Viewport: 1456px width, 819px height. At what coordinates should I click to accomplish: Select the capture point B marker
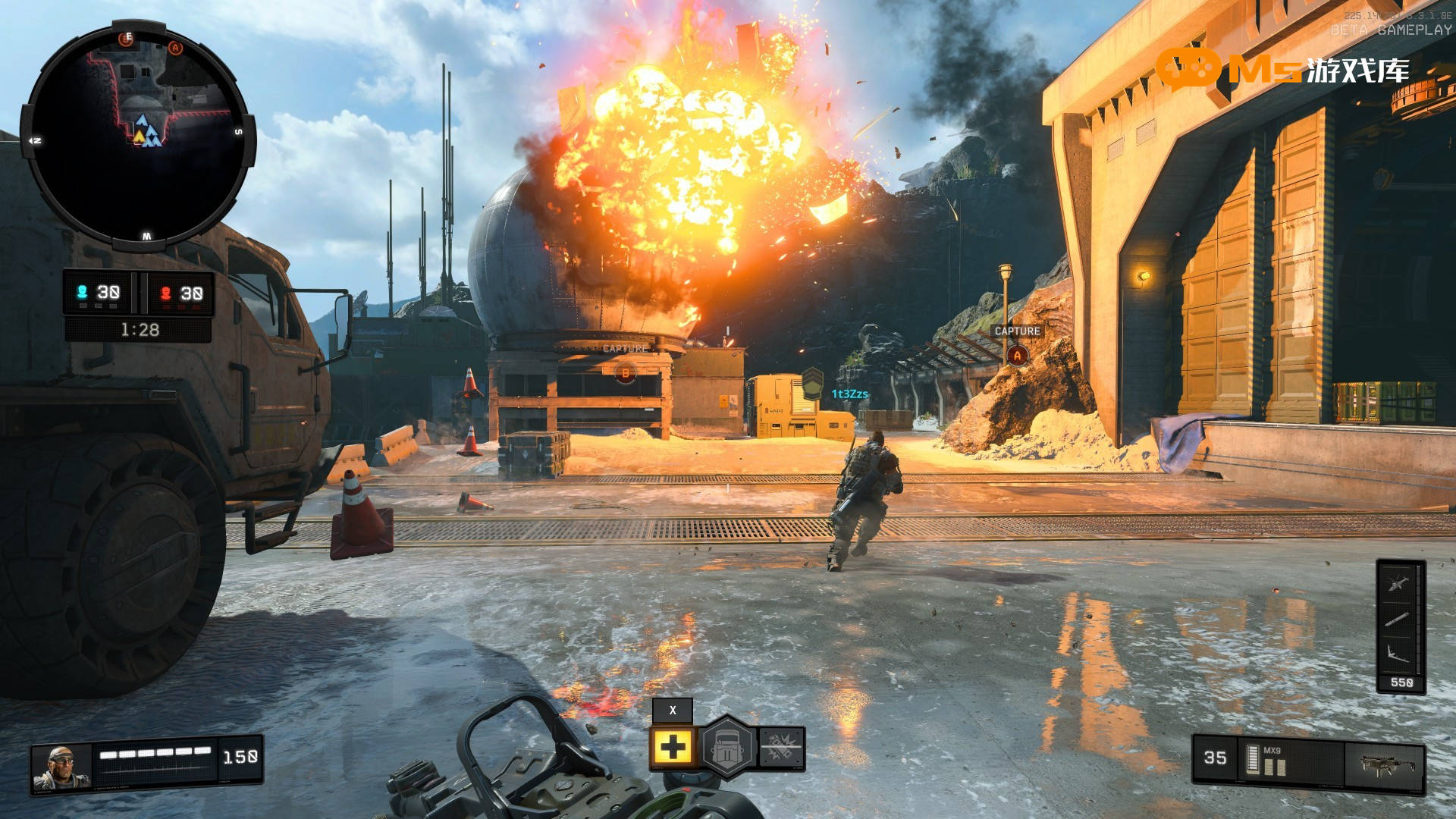(626, 372)
